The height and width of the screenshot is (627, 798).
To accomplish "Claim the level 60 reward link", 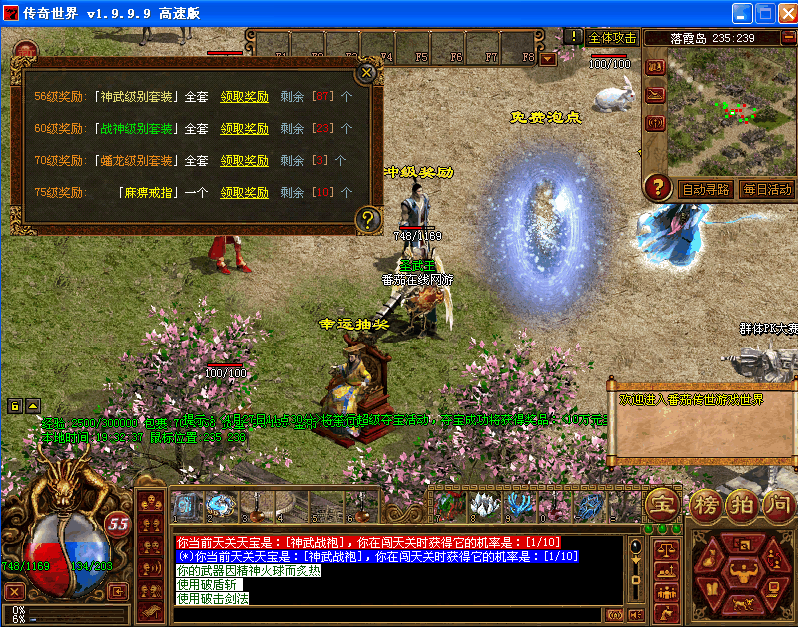I will coord(244,128).
